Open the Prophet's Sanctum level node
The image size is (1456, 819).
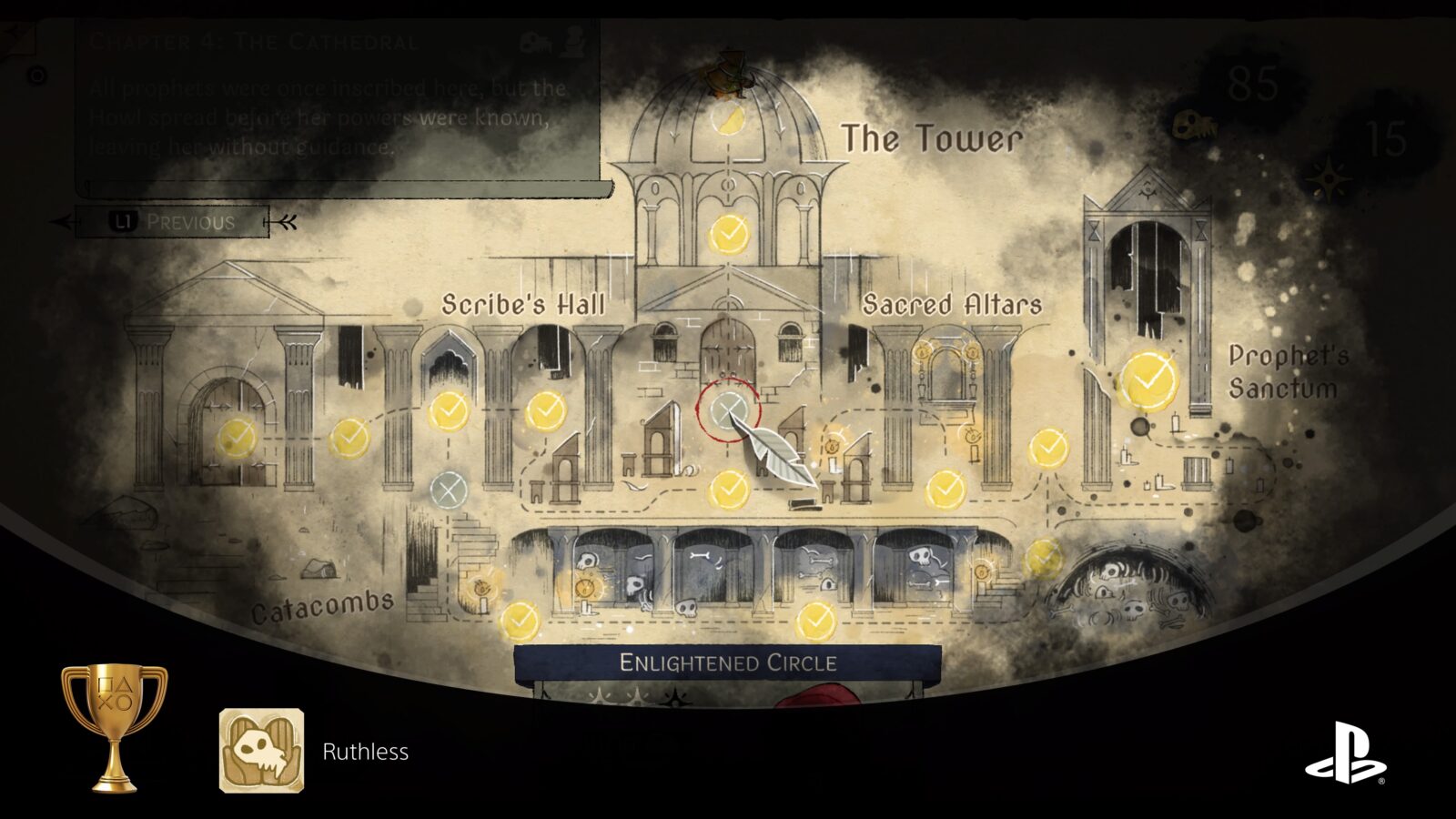(x=1148, y=378)
